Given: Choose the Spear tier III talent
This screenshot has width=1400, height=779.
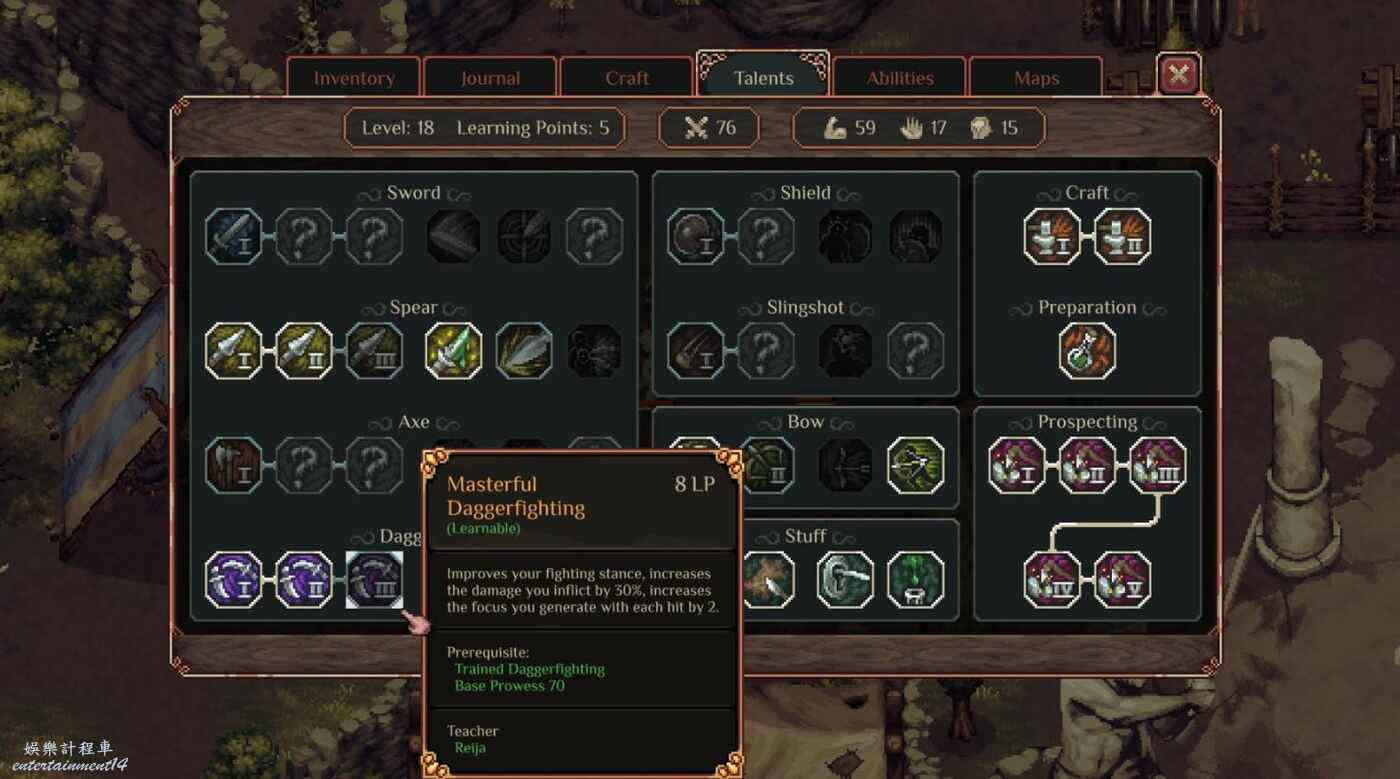Looking at the screenshot, I should pyautogui.click(x=375, y=351).
